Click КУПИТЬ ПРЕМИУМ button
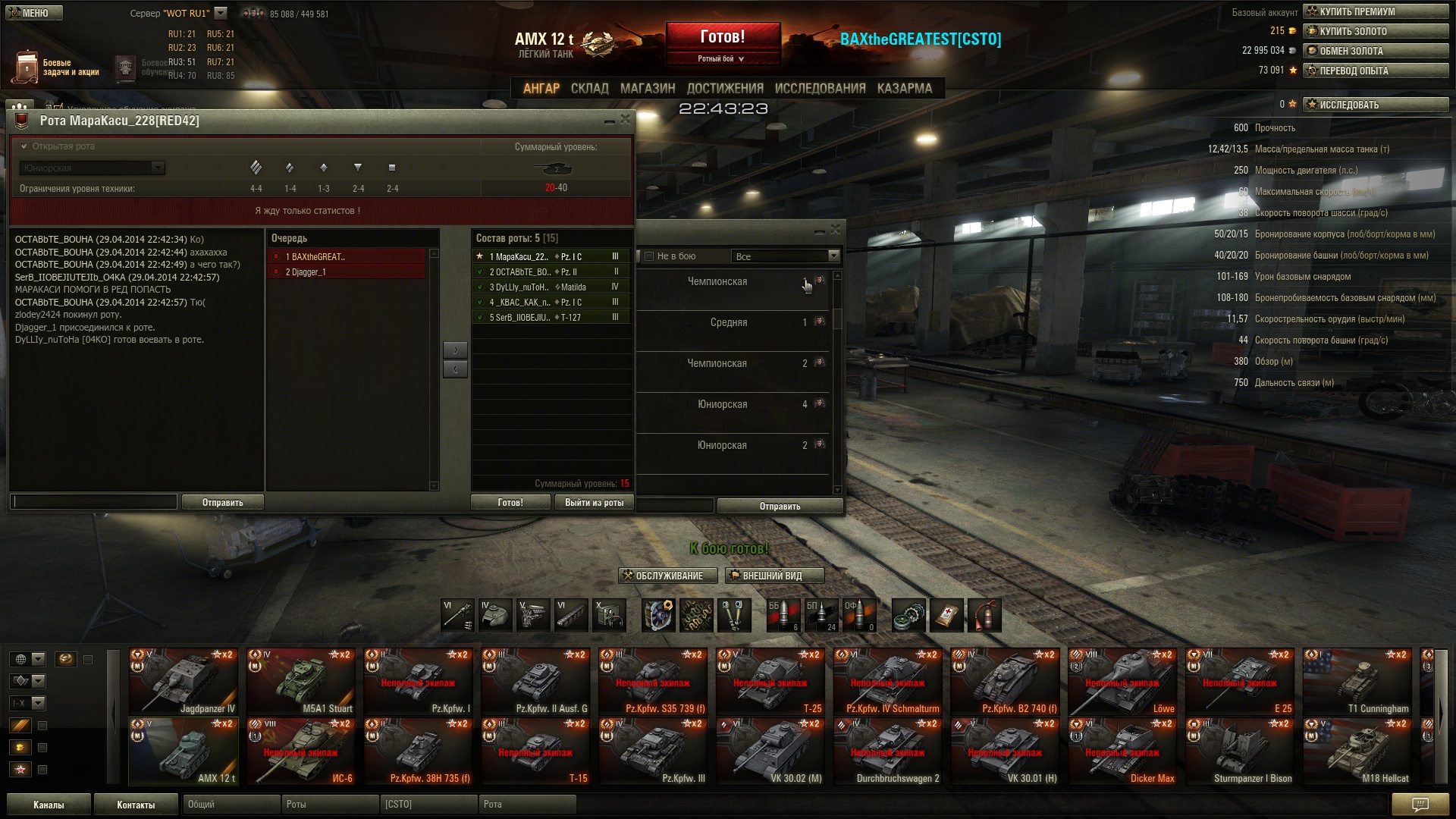Viewport: 1456px width, 819px height. (x=1375, y=11)
